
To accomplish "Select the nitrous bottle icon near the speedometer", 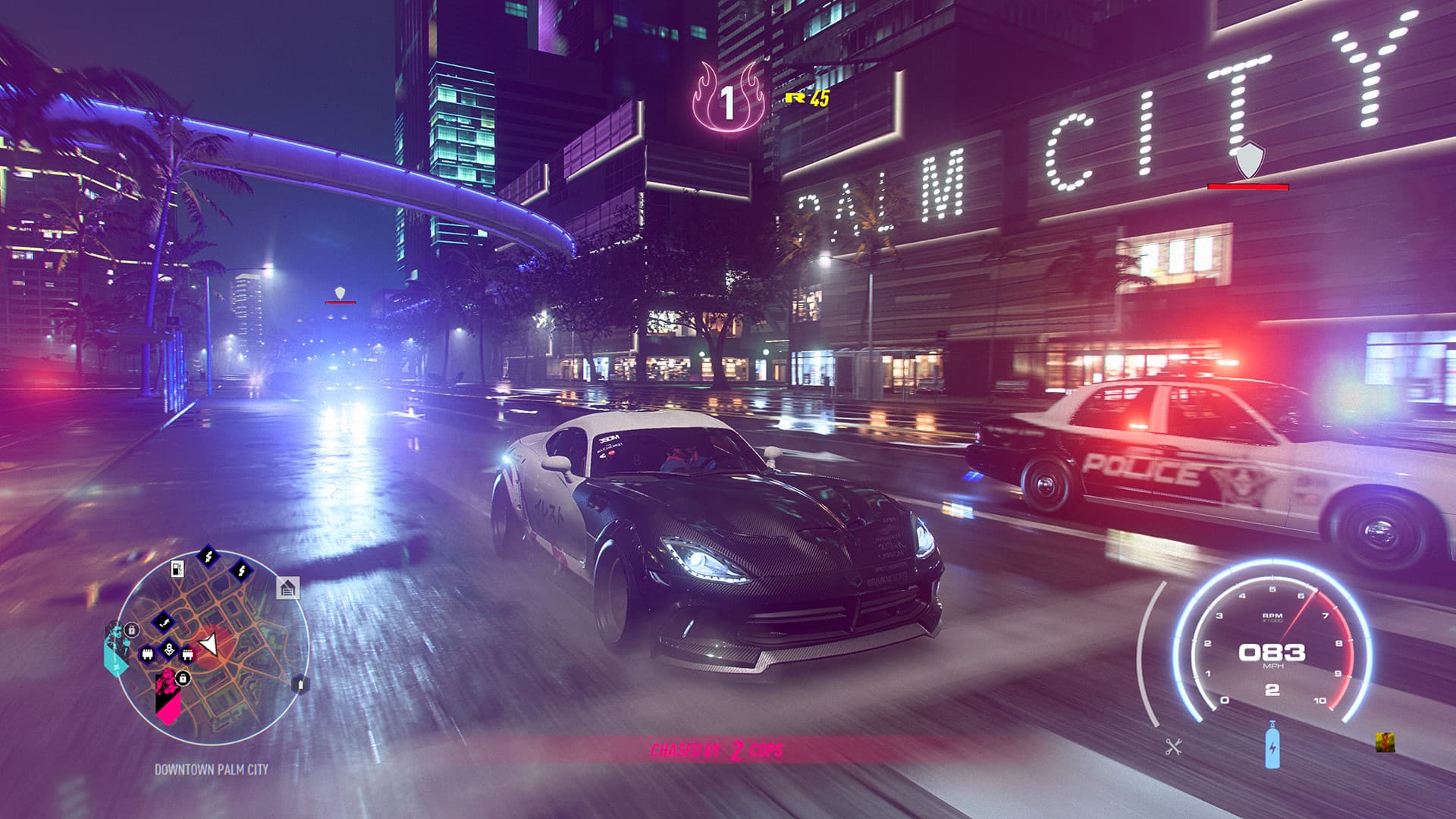I will point(1272,748).
